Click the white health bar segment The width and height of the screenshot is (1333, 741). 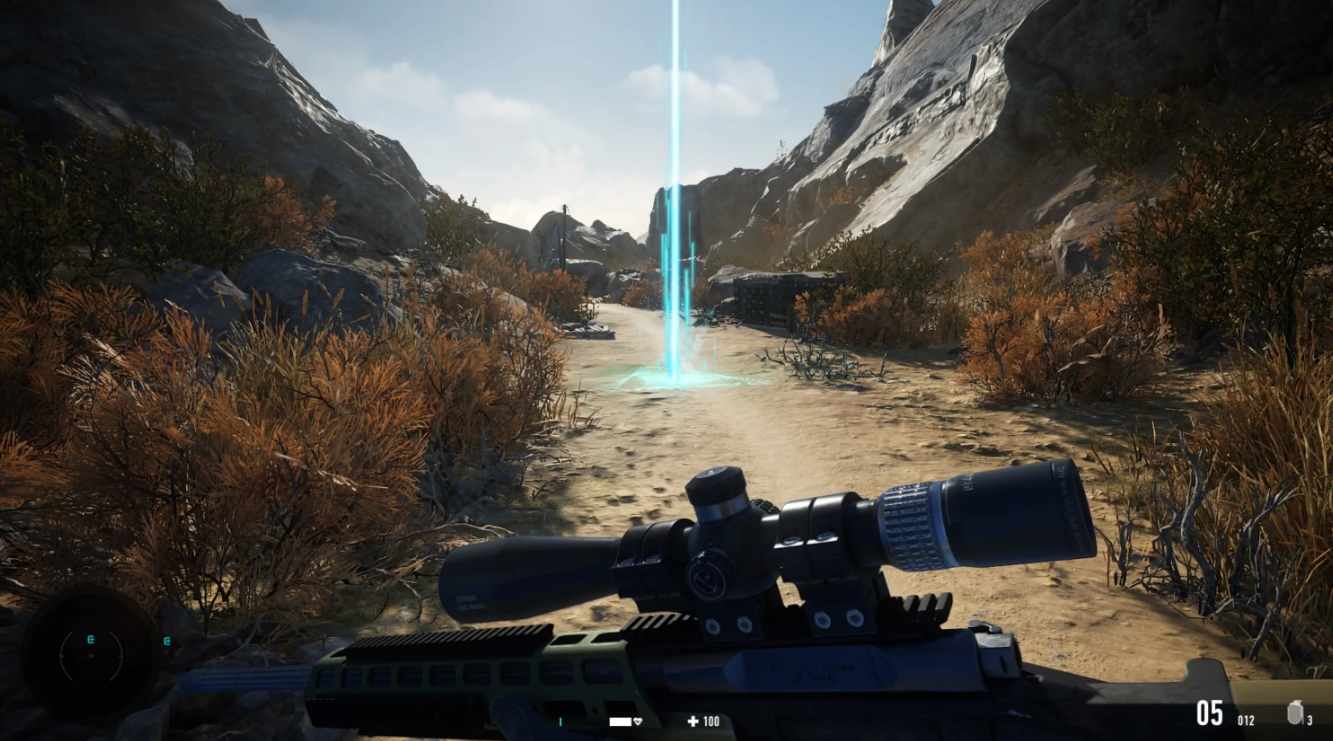[619, 721]
